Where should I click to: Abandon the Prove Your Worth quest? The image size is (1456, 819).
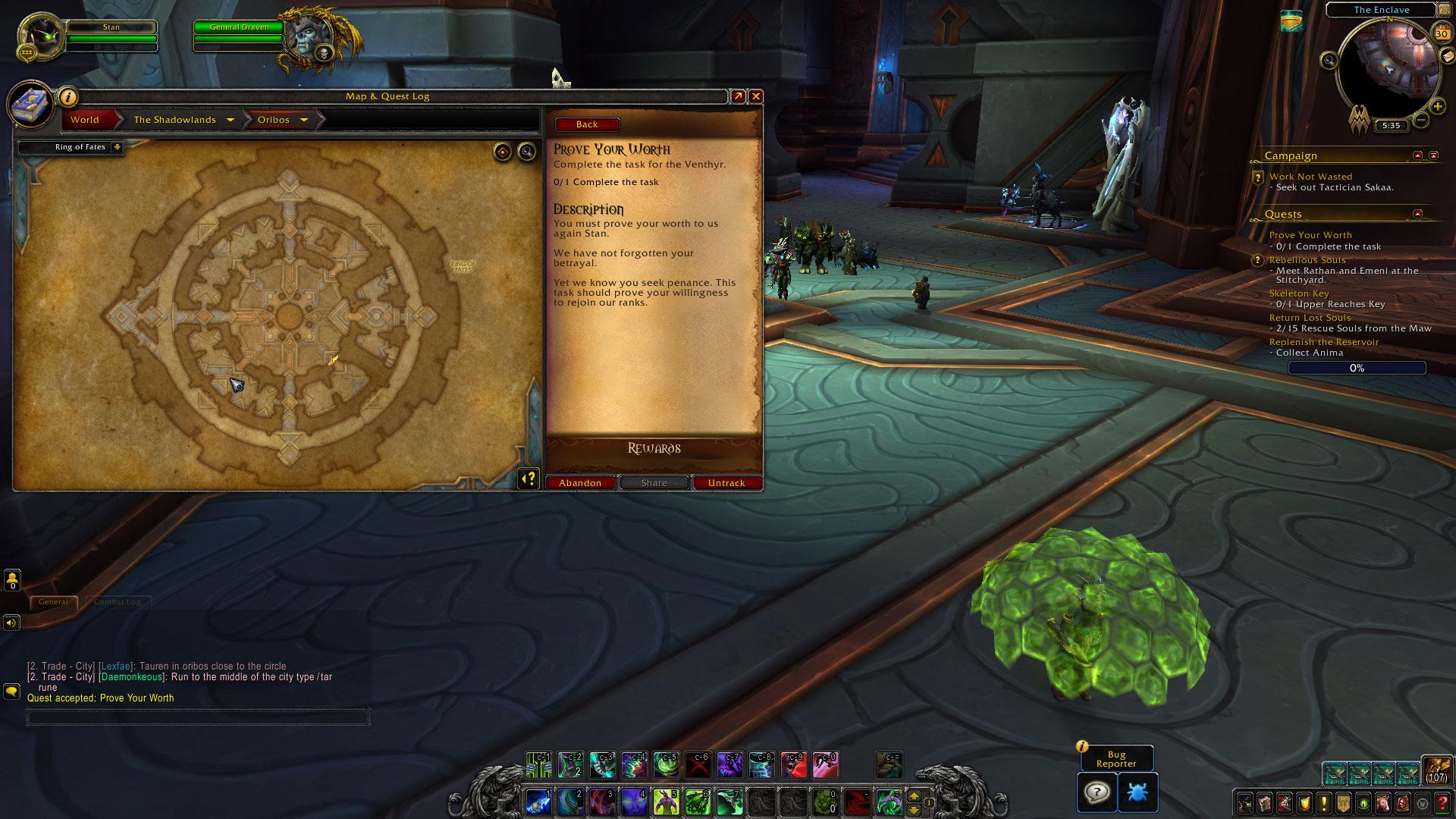point(580,483)
